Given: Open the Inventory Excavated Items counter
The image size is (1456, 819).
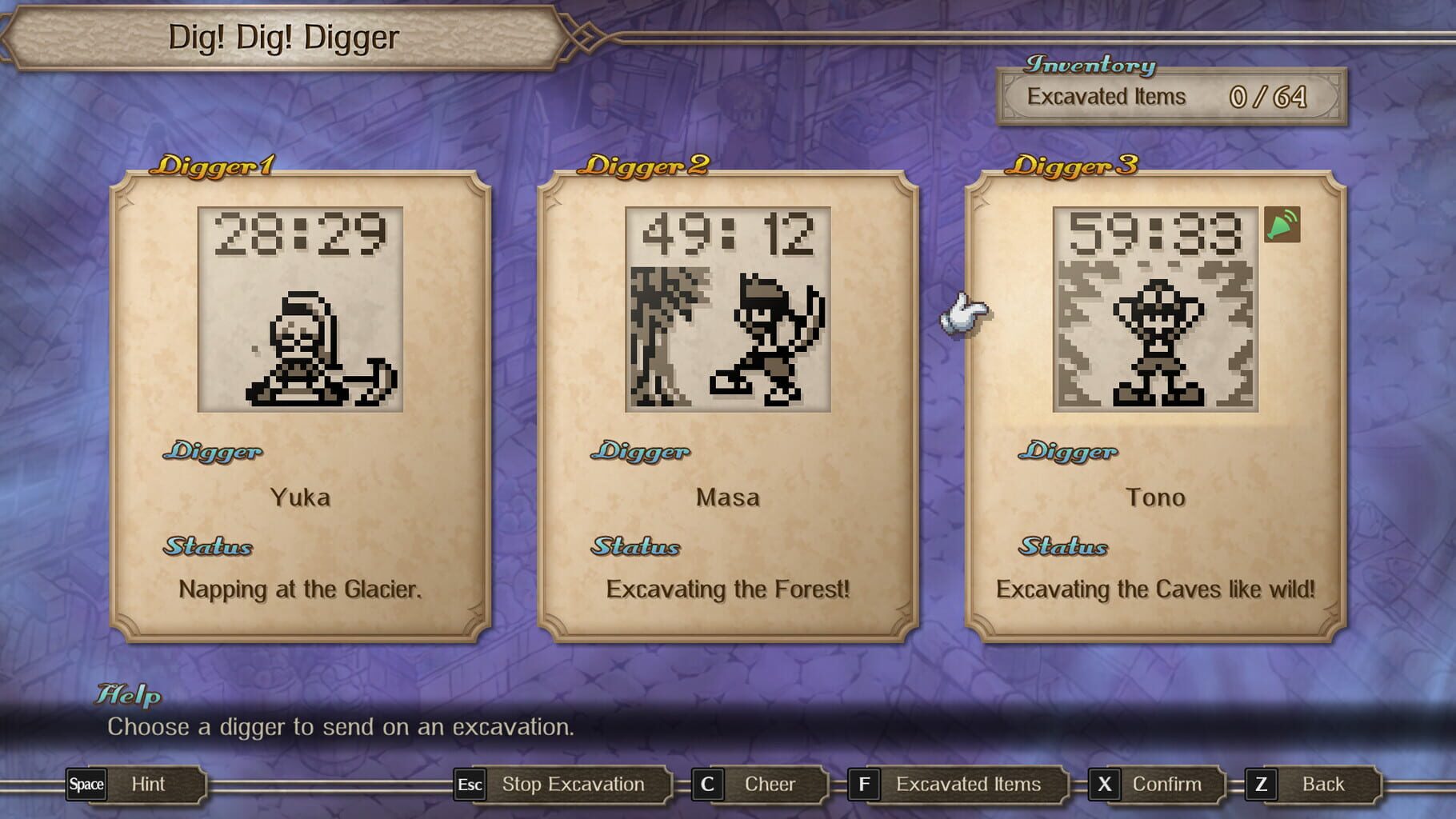Looking at the screenshot, I should point(1168,96).
